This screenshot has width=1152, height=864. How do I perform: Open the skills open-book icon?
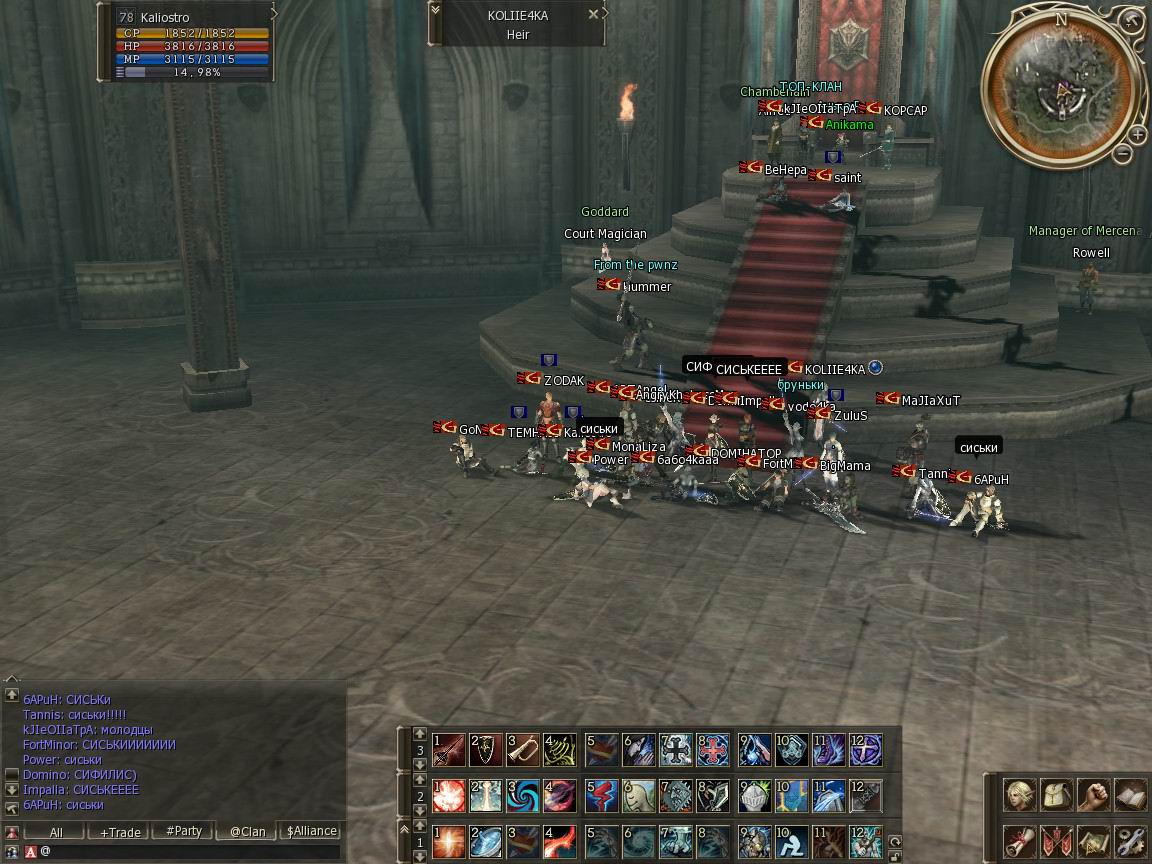(1130, 797)
